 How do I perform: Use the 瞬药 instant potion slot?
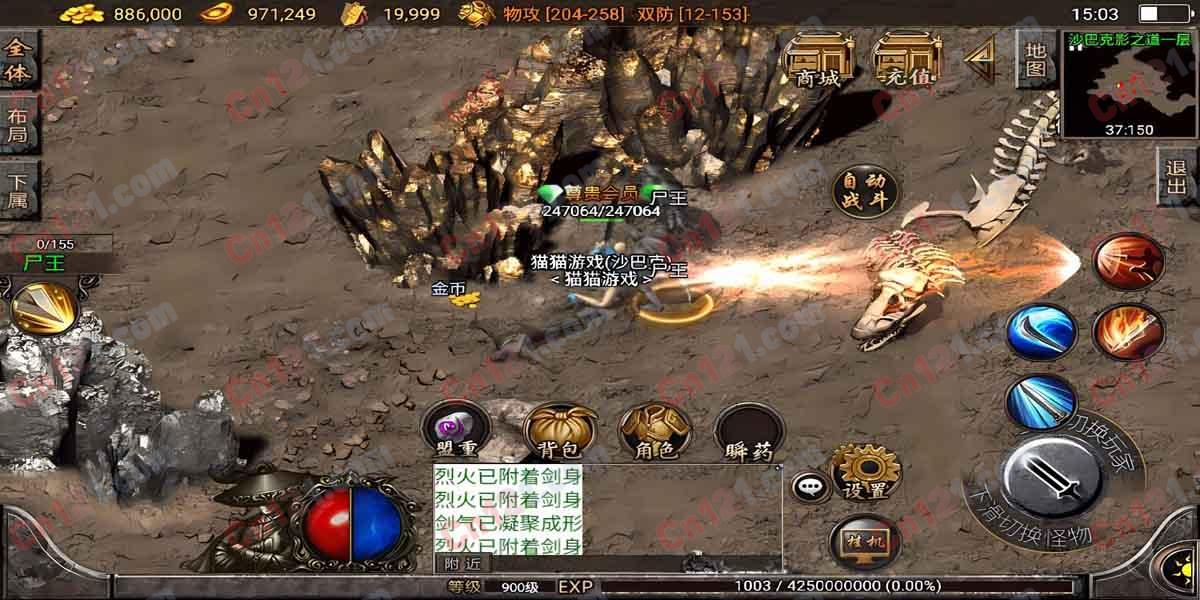point(749,434)
